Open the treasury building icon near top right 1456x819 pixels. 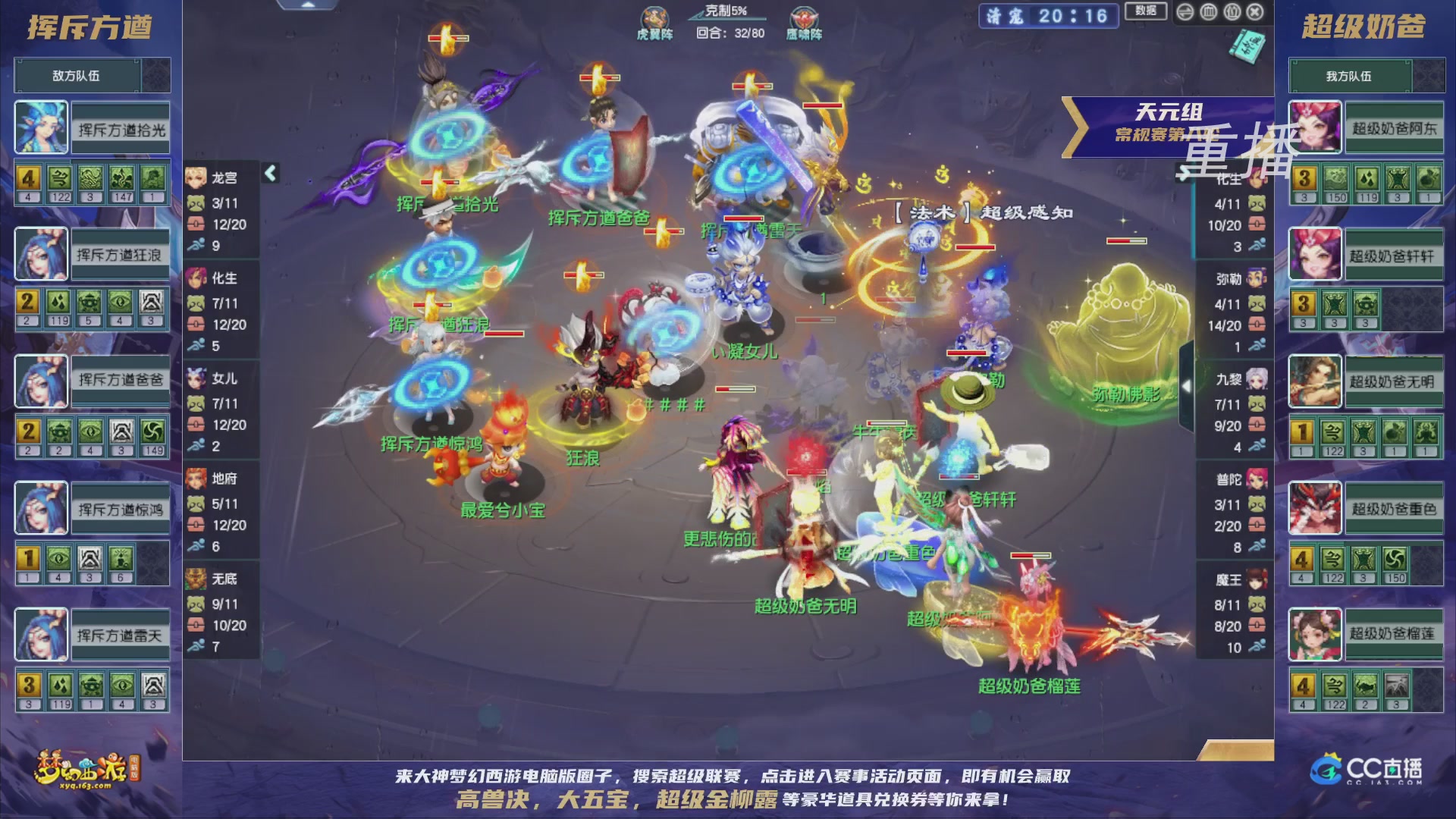click(x=1208, y=12)
